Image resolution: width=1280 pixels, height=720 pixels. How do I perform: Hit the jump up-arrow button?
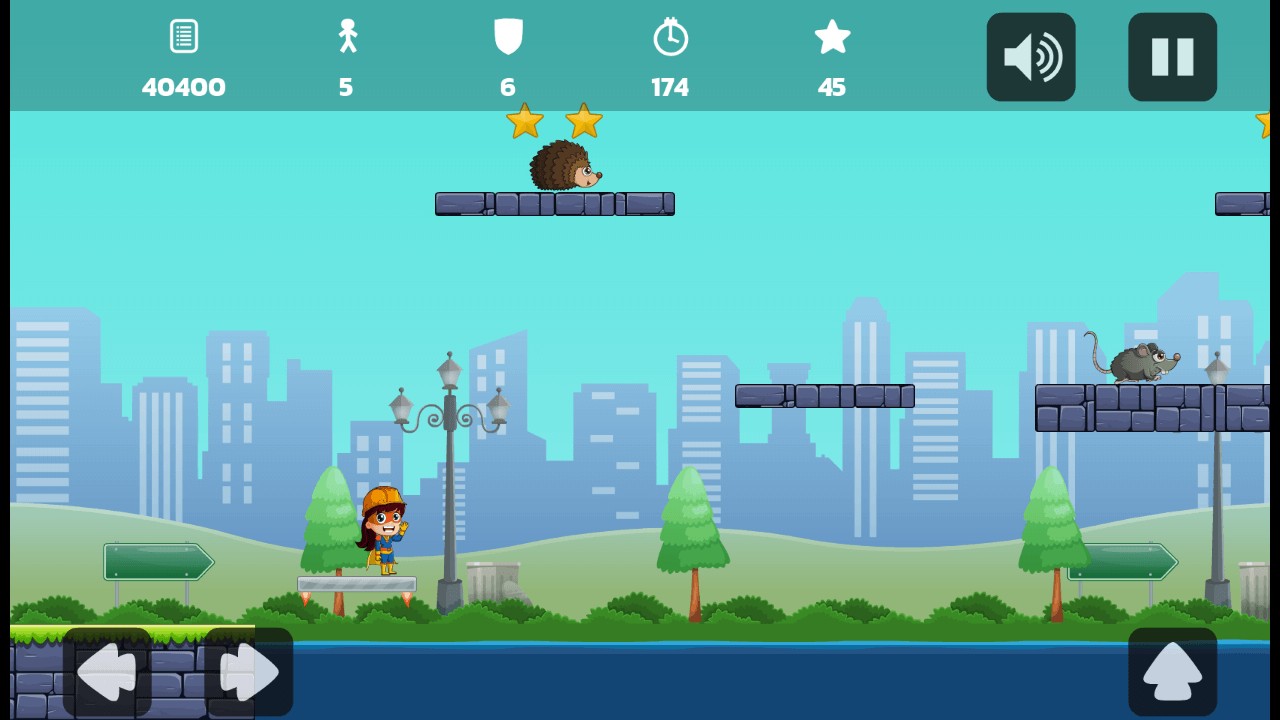tap(1172, 672)
